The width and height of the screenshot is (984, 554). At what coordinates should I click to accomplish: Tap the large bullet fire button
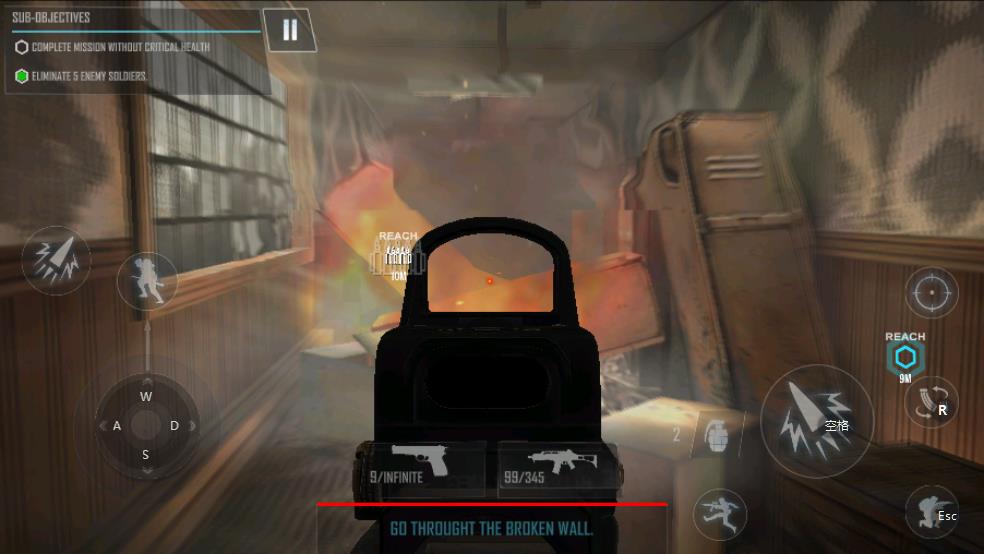point(816,421)
